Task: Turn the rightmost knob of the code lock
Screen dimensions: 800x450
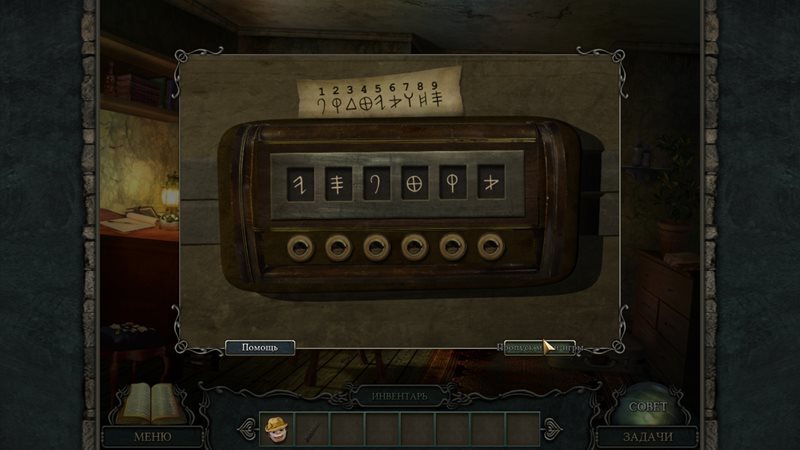Action: coord(490,246)
